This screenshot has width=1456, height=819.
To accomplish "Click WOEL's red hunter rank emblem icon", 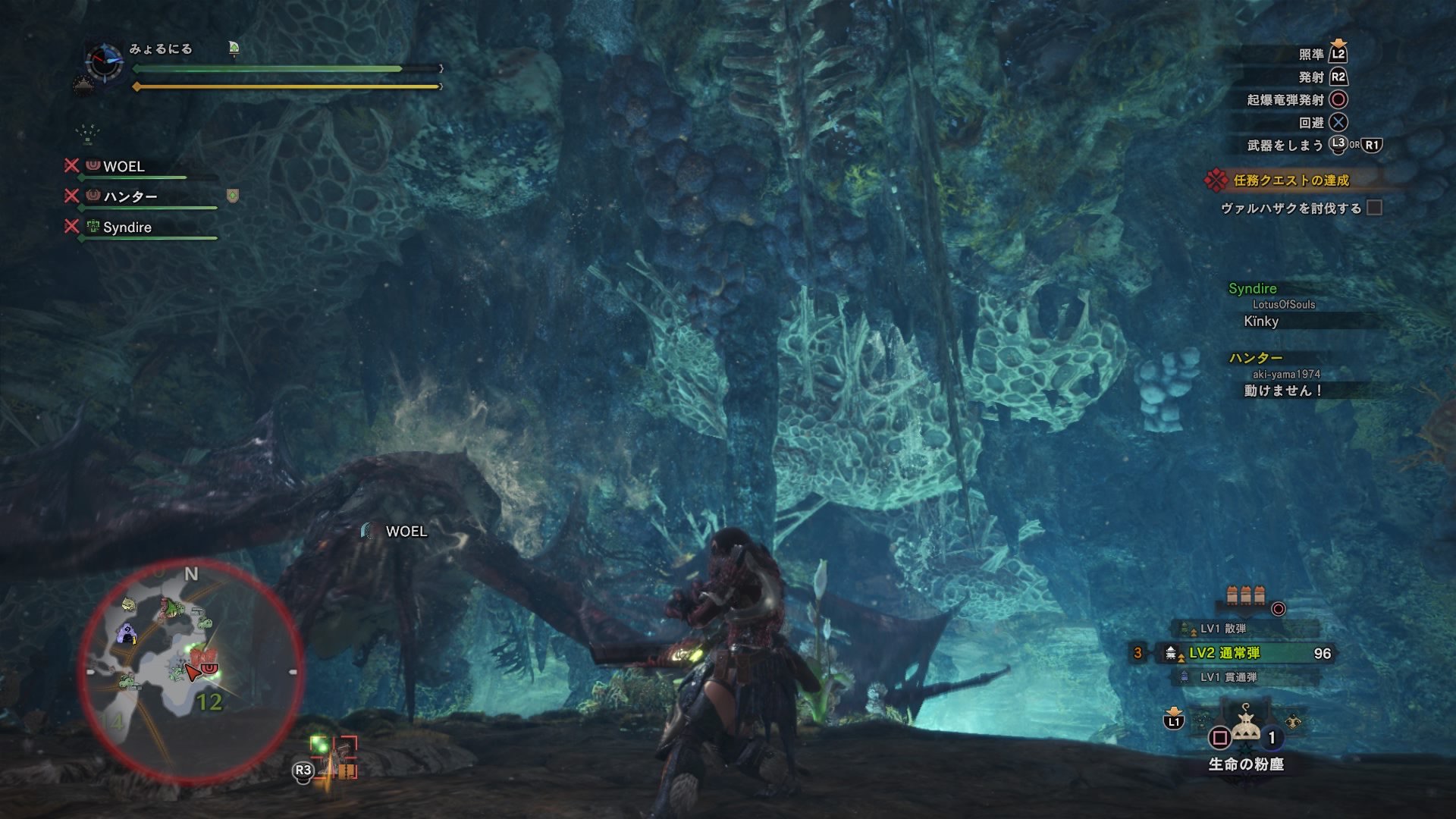I will (x=93, y=167).
